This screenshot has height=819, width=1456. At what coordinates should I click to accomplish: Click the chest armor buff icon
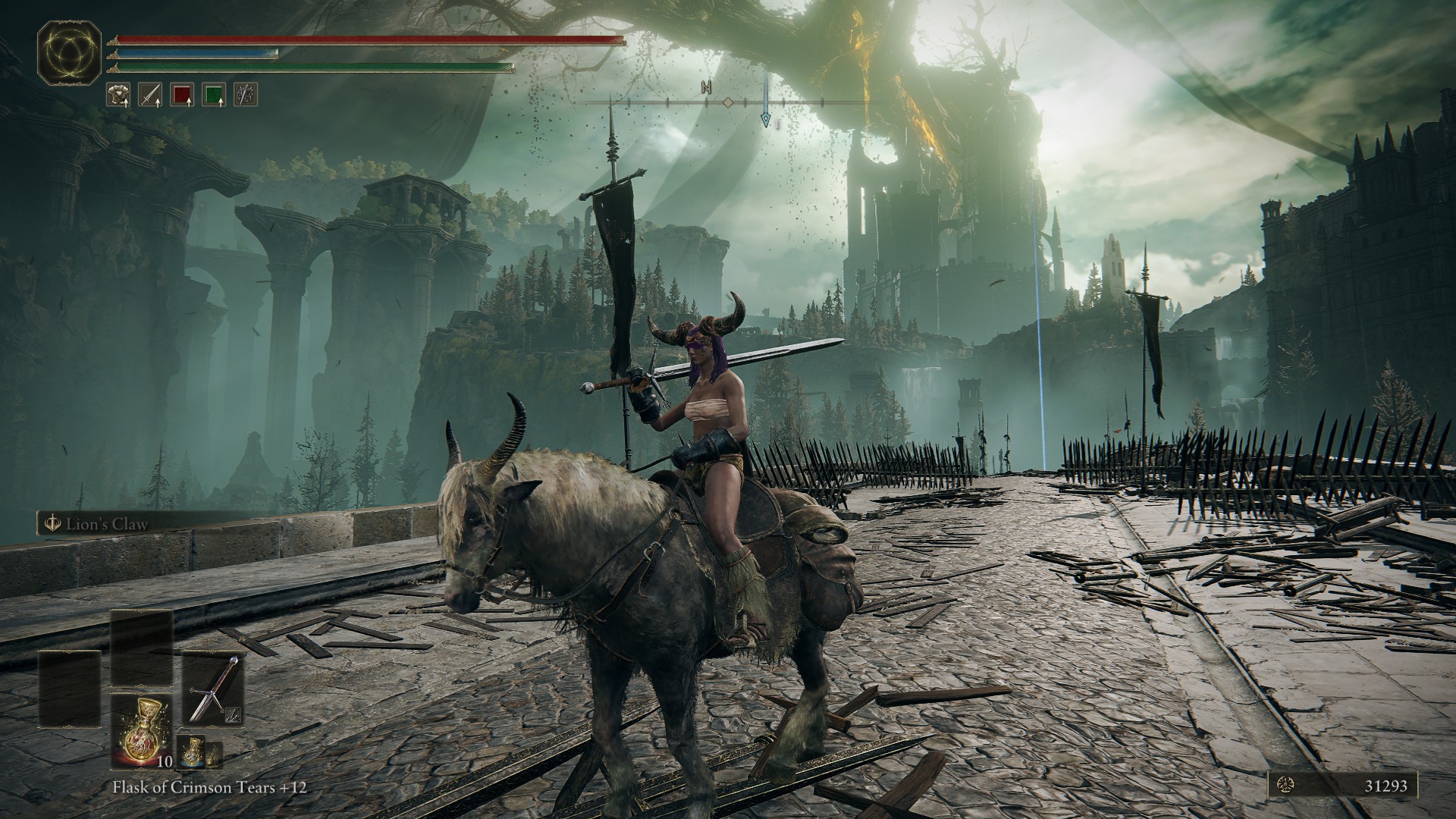(x=118, y=94)
